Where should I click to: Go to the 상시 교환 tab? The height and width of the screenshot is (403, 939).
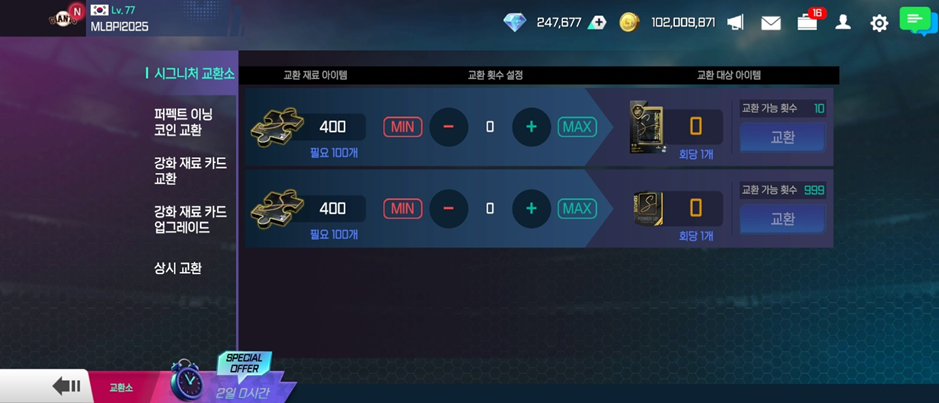(x=178, y=268)
